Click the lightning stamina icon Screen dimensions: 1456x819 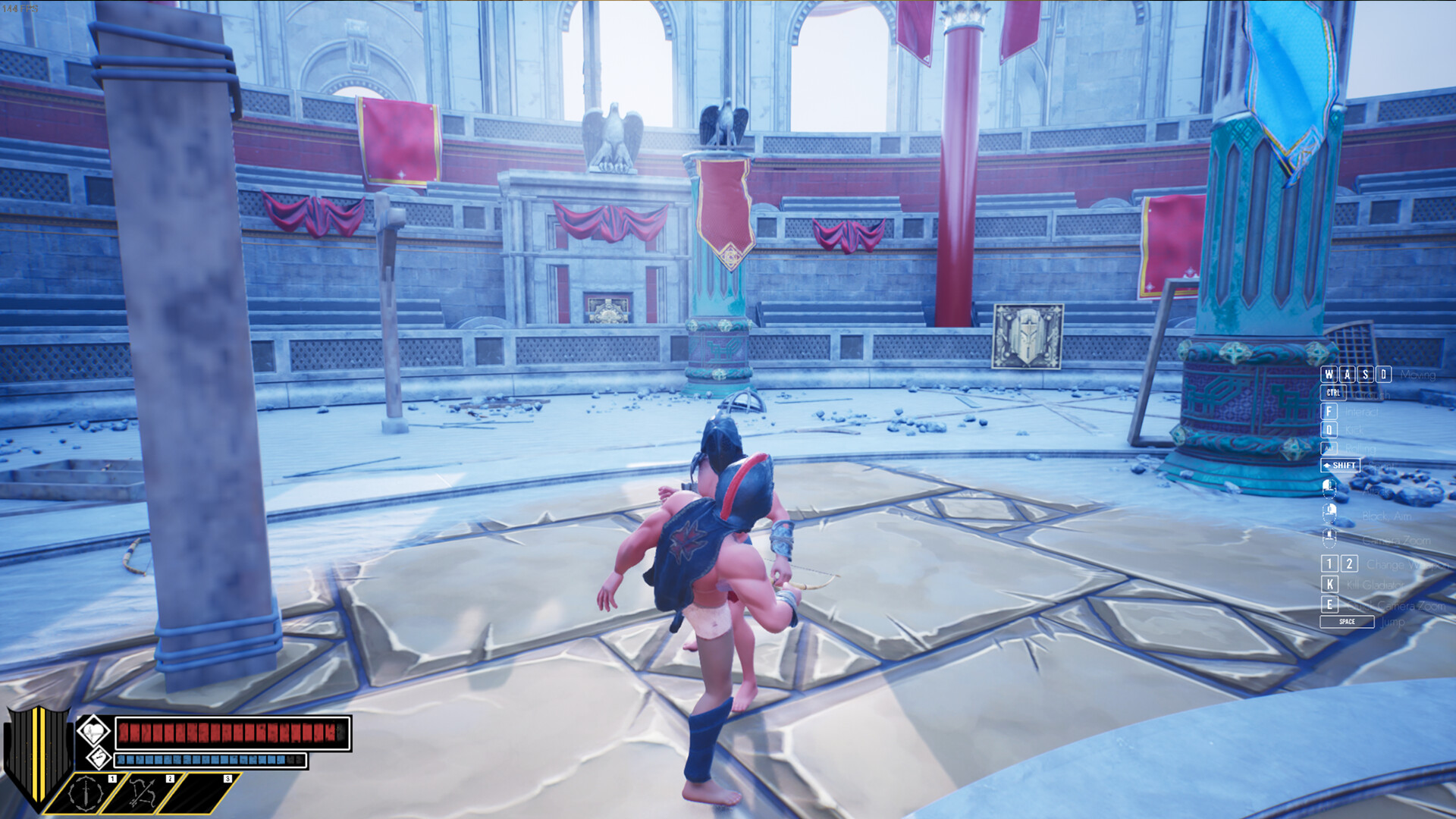click(99, 759)
